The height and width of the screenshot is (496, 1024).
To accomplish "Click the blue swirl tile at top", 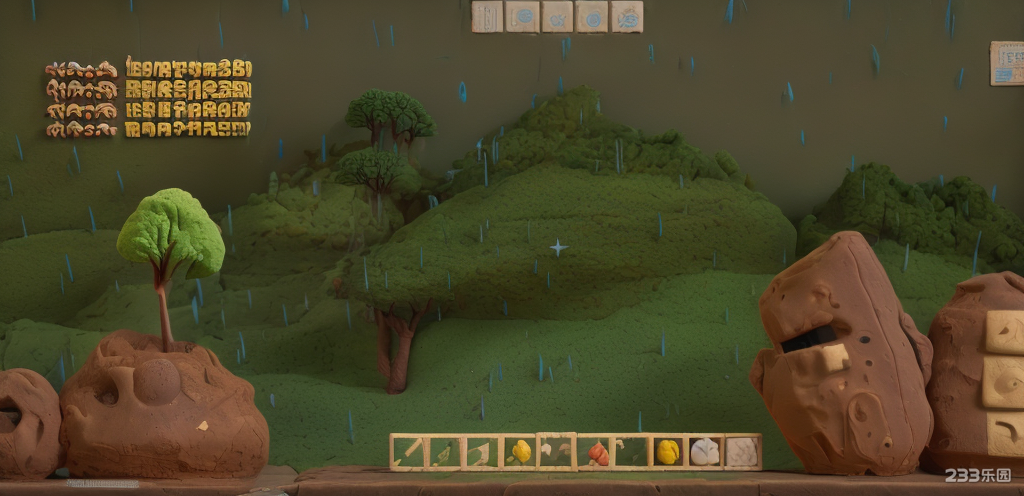I will (592, 17).
